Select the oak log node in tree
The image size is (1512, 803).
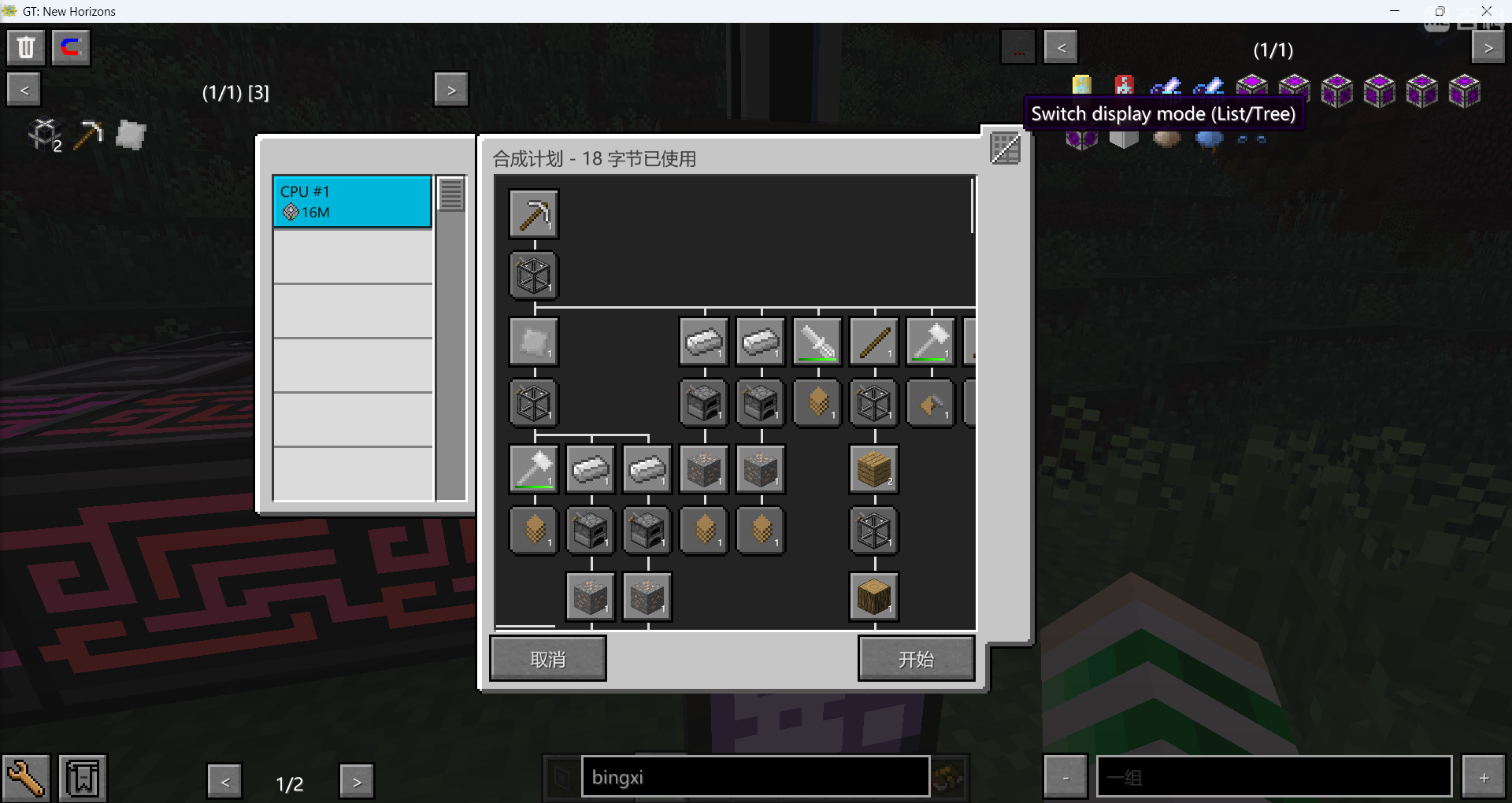pos(874,597)
